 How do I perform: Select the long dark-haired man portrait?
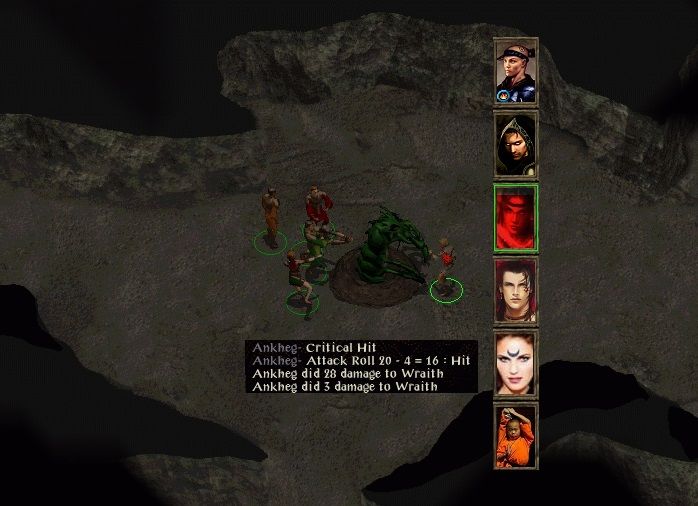coord(515,291)
